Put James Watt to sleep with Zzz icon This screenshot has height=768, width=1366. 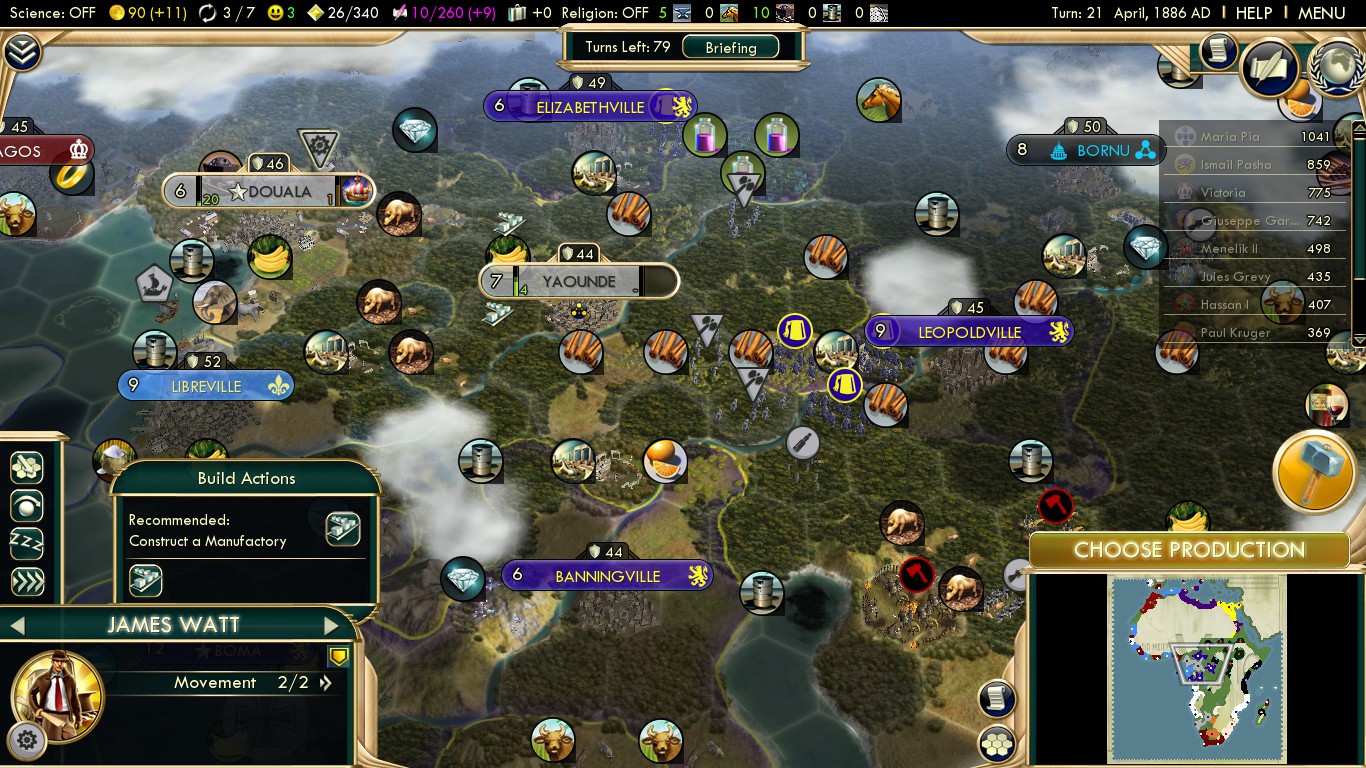28,543
